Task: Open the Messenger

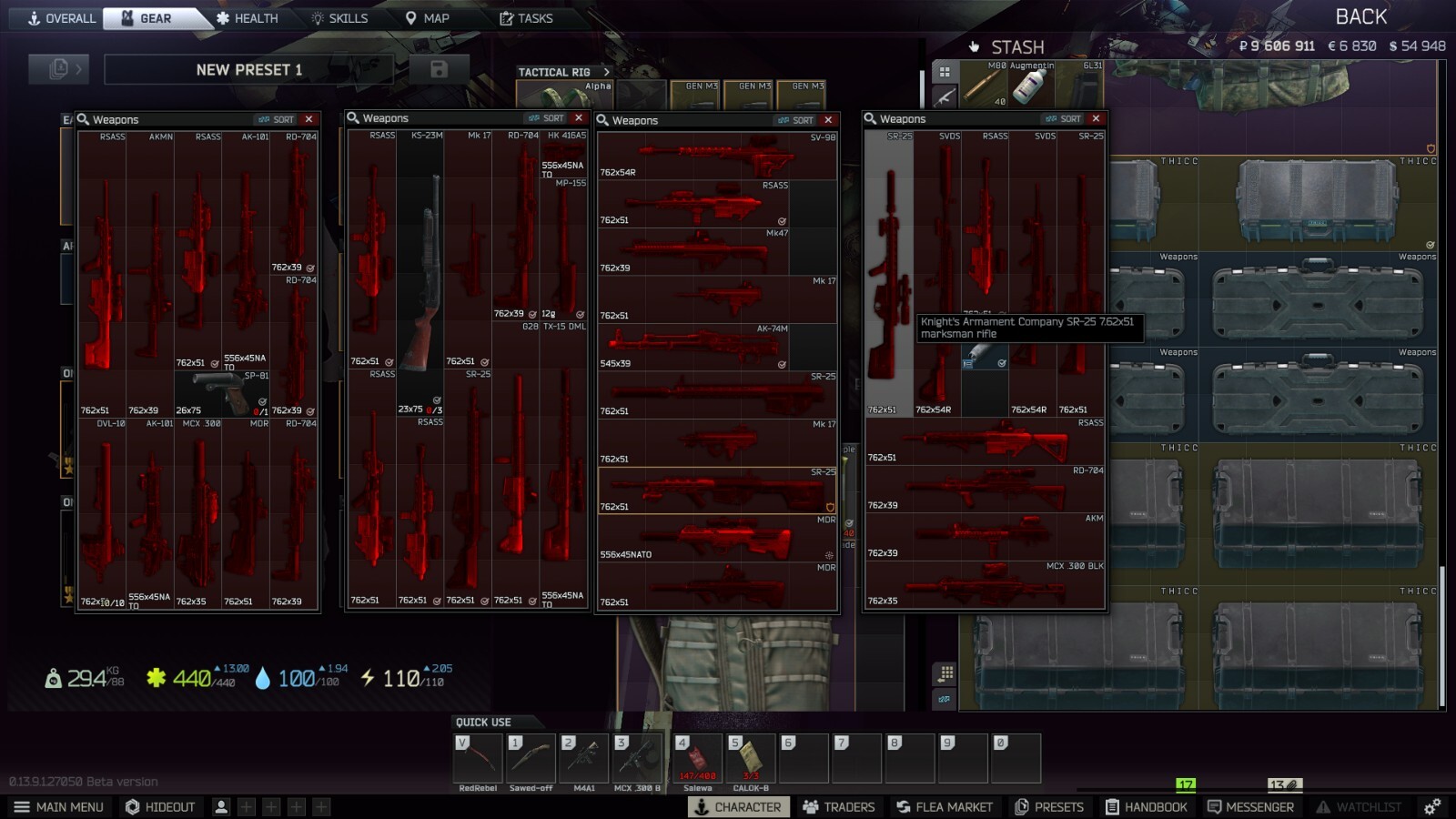Action: pyautogui.click(x=1253, y=806)
